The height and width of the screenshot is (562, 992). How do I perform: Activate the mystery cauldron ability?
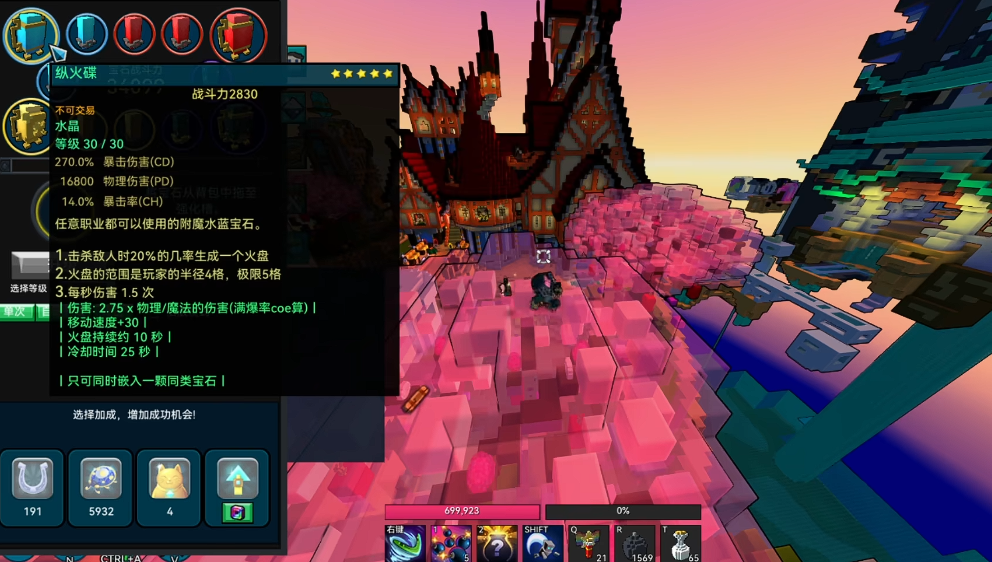pos(497,544)
